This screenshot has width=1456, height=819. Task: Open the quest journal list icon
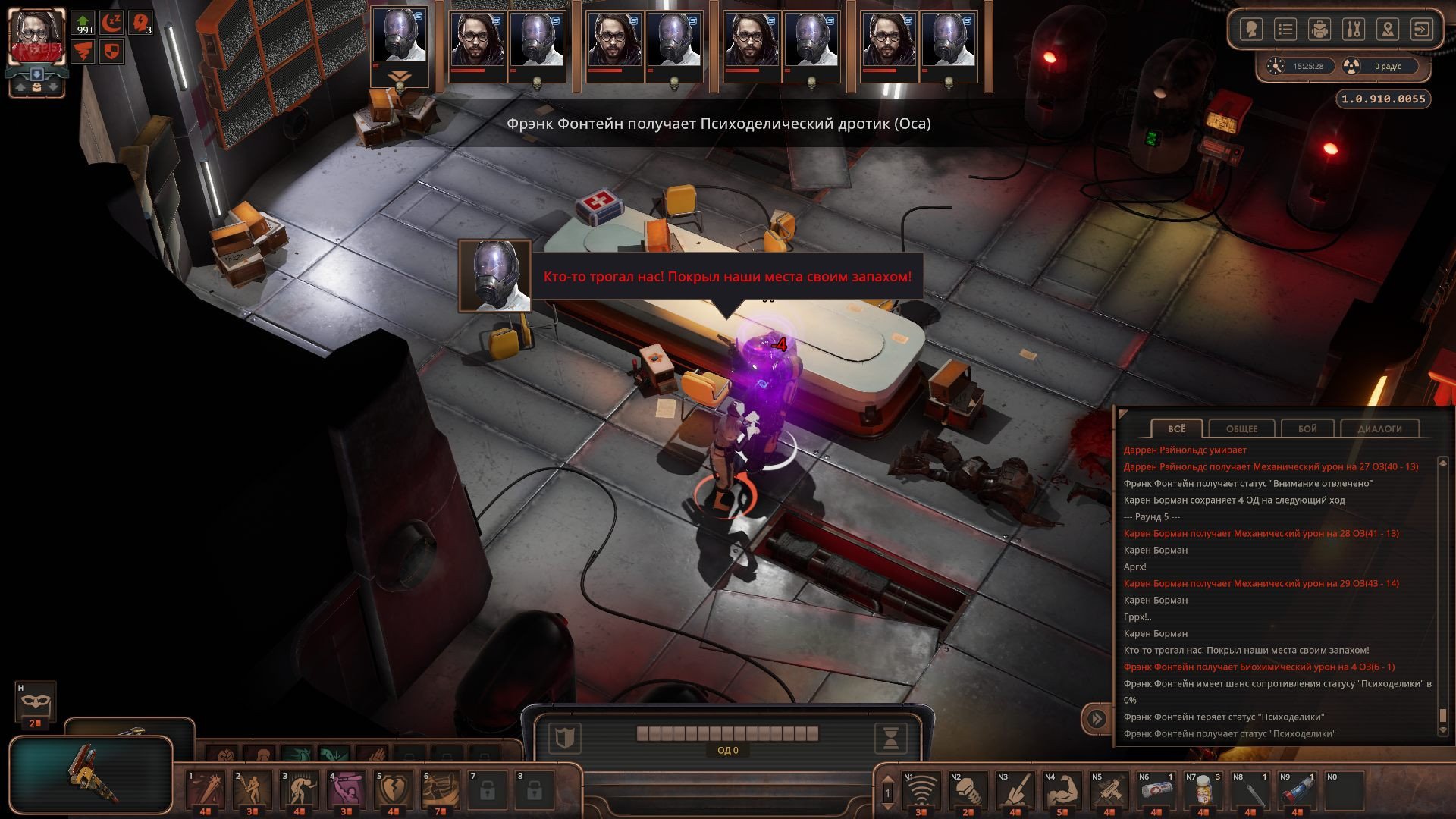pos(1285,30)
